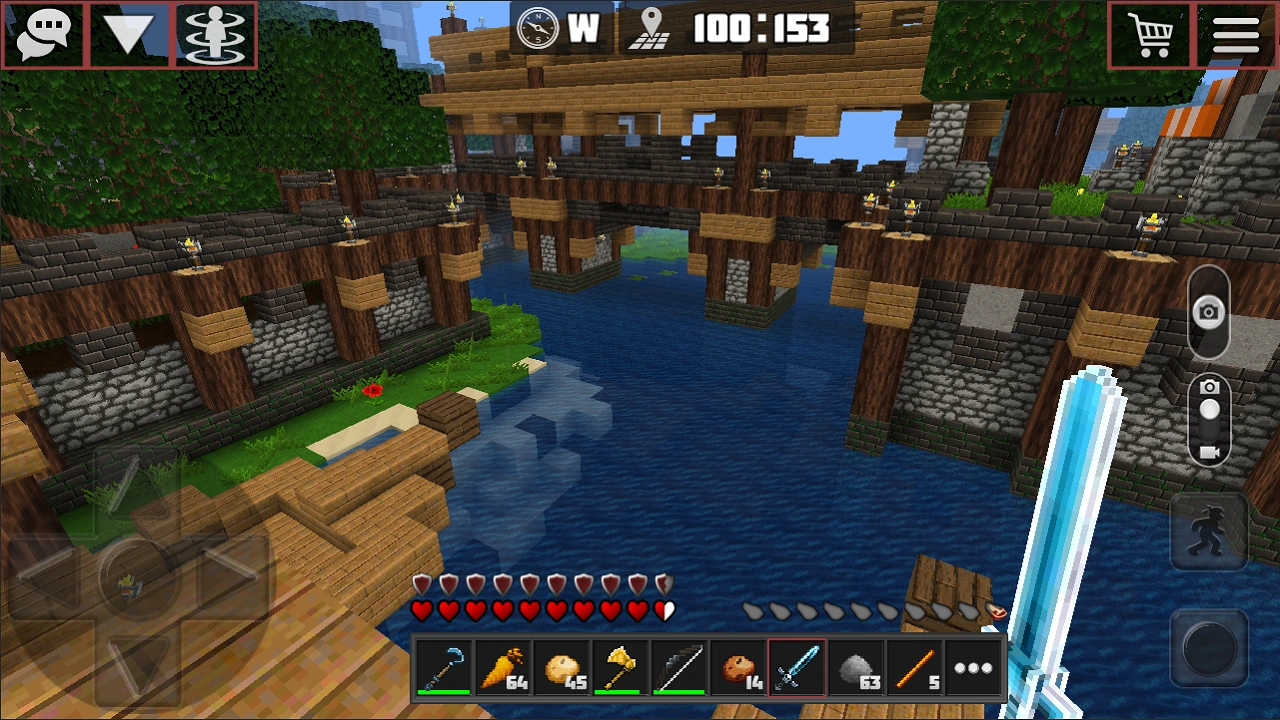Open the hamburger menu
1280x720 pixels.
coord(1237,36)
